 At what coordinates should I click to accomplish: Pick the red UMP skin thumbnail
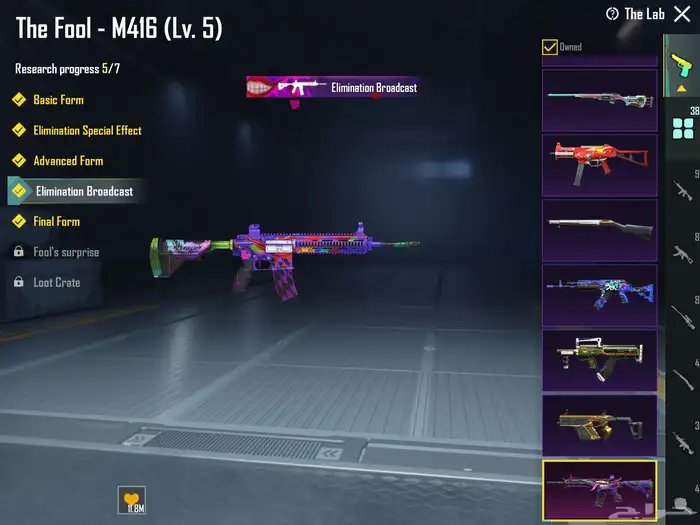coord(599,163)
